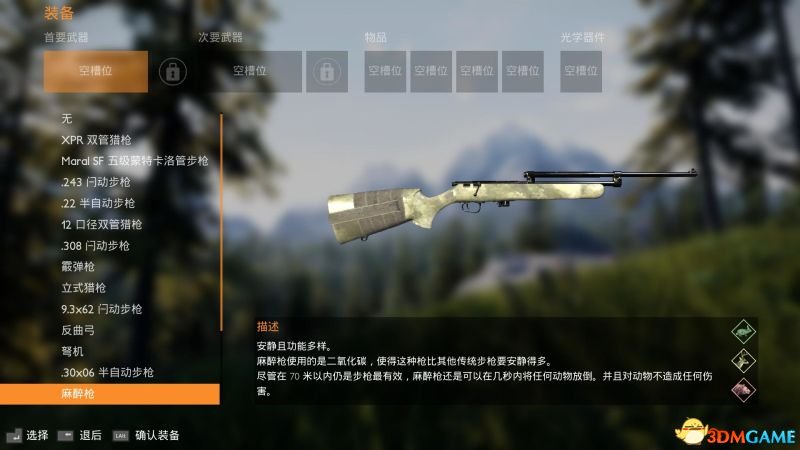Select the 立式猎枪 entry

[84, 288]
